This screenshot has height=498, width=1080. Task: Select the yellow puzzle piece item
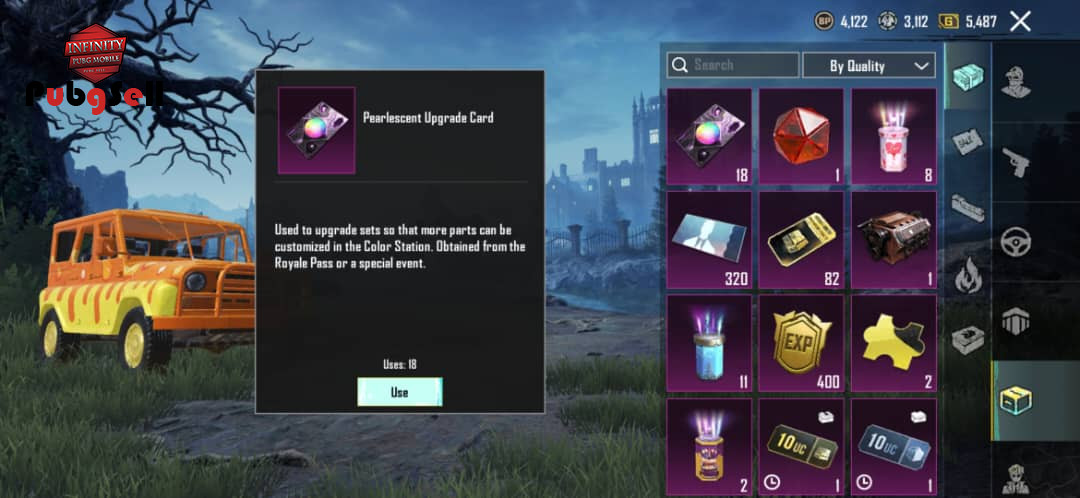pyautogui.click(x=893, y=342)
